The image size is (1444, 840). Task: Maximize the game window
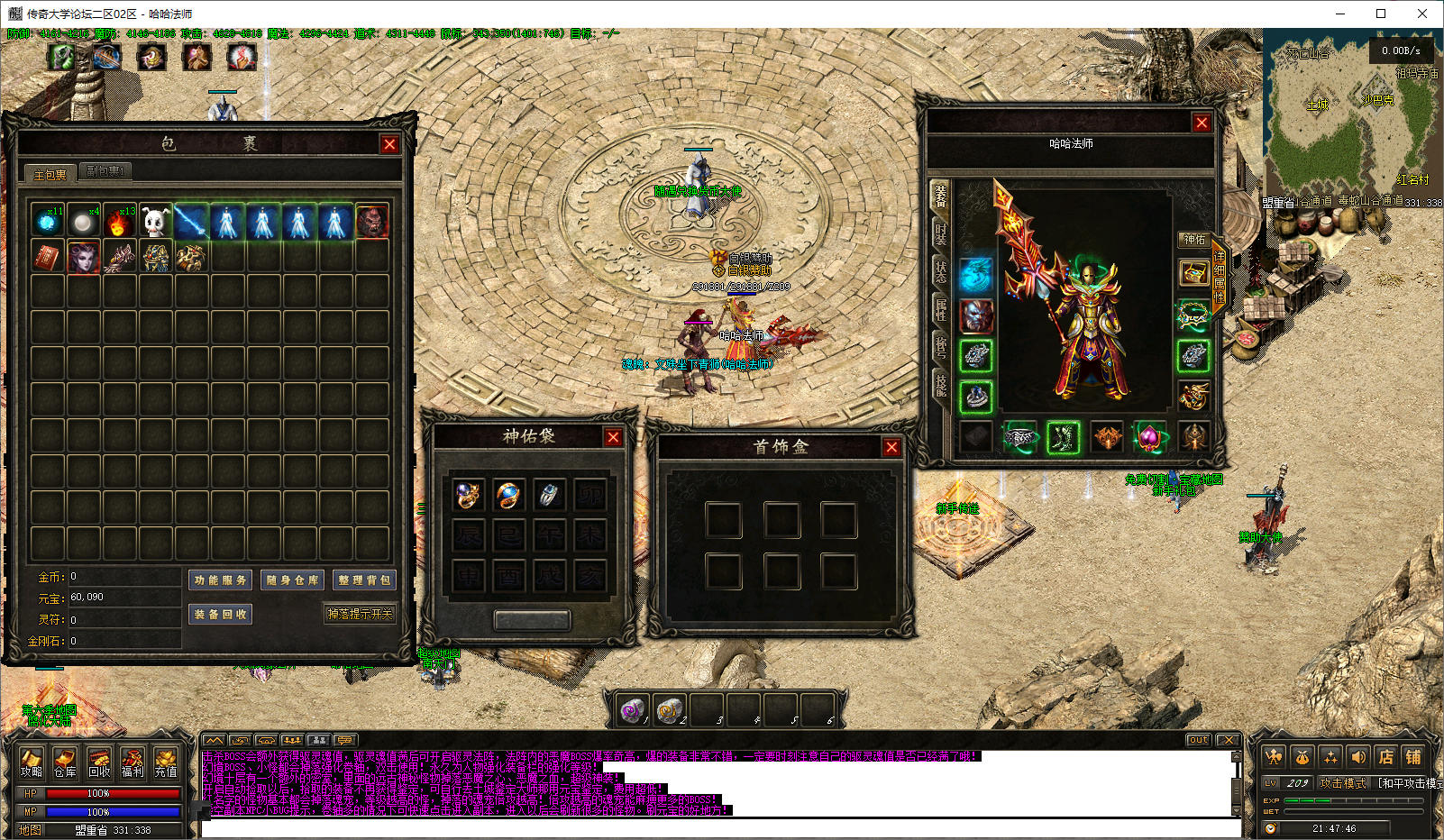tap(1381, 14)
